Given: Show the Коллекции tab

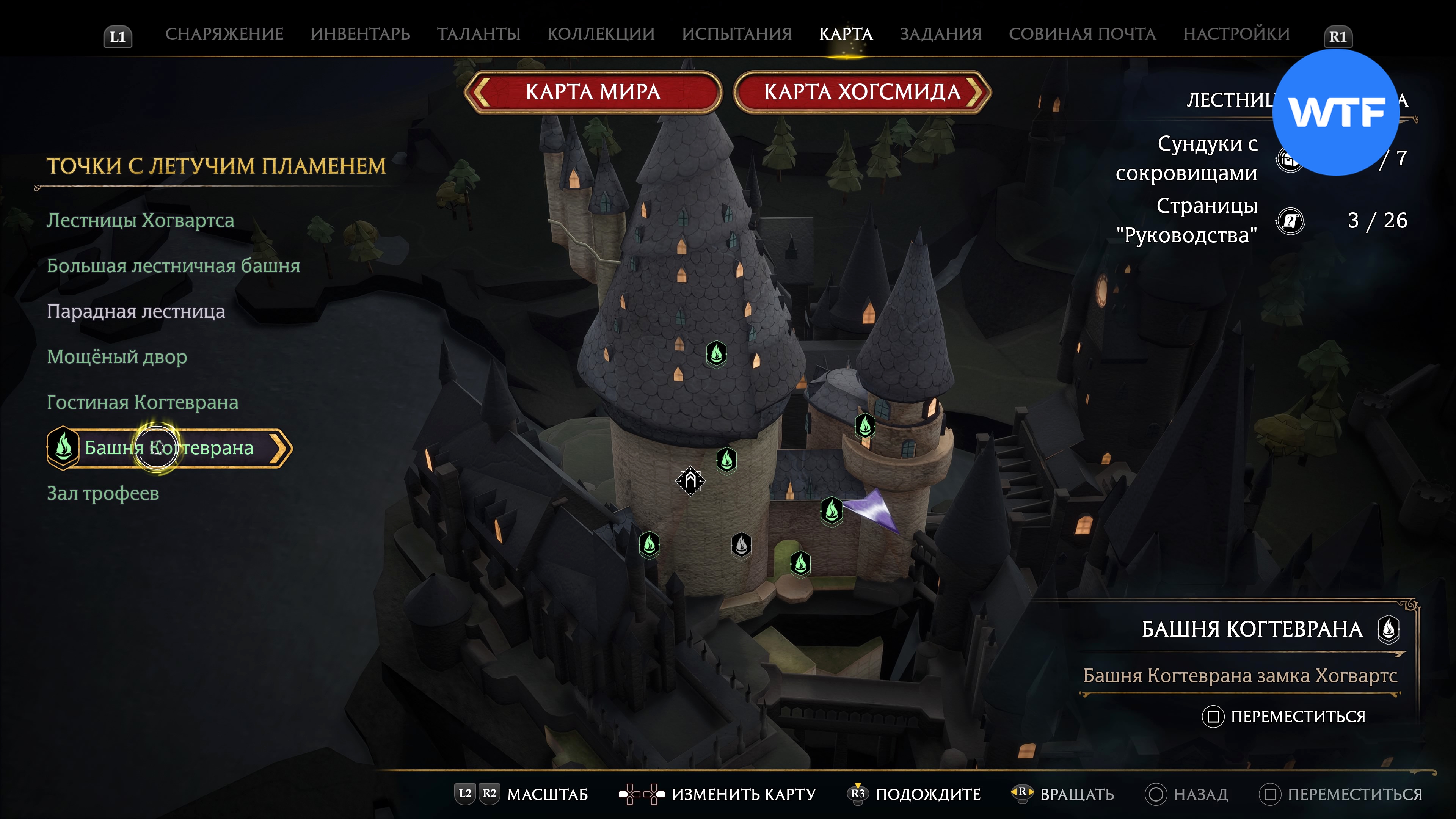Looking at the screenshot, I should click(x=601, y=34).
